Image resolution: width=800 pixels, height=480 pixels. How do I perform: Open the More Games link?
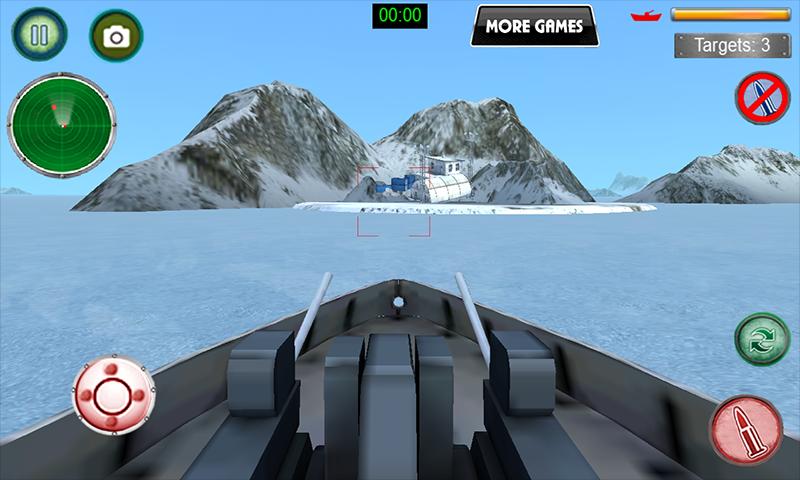coord(534,26)
